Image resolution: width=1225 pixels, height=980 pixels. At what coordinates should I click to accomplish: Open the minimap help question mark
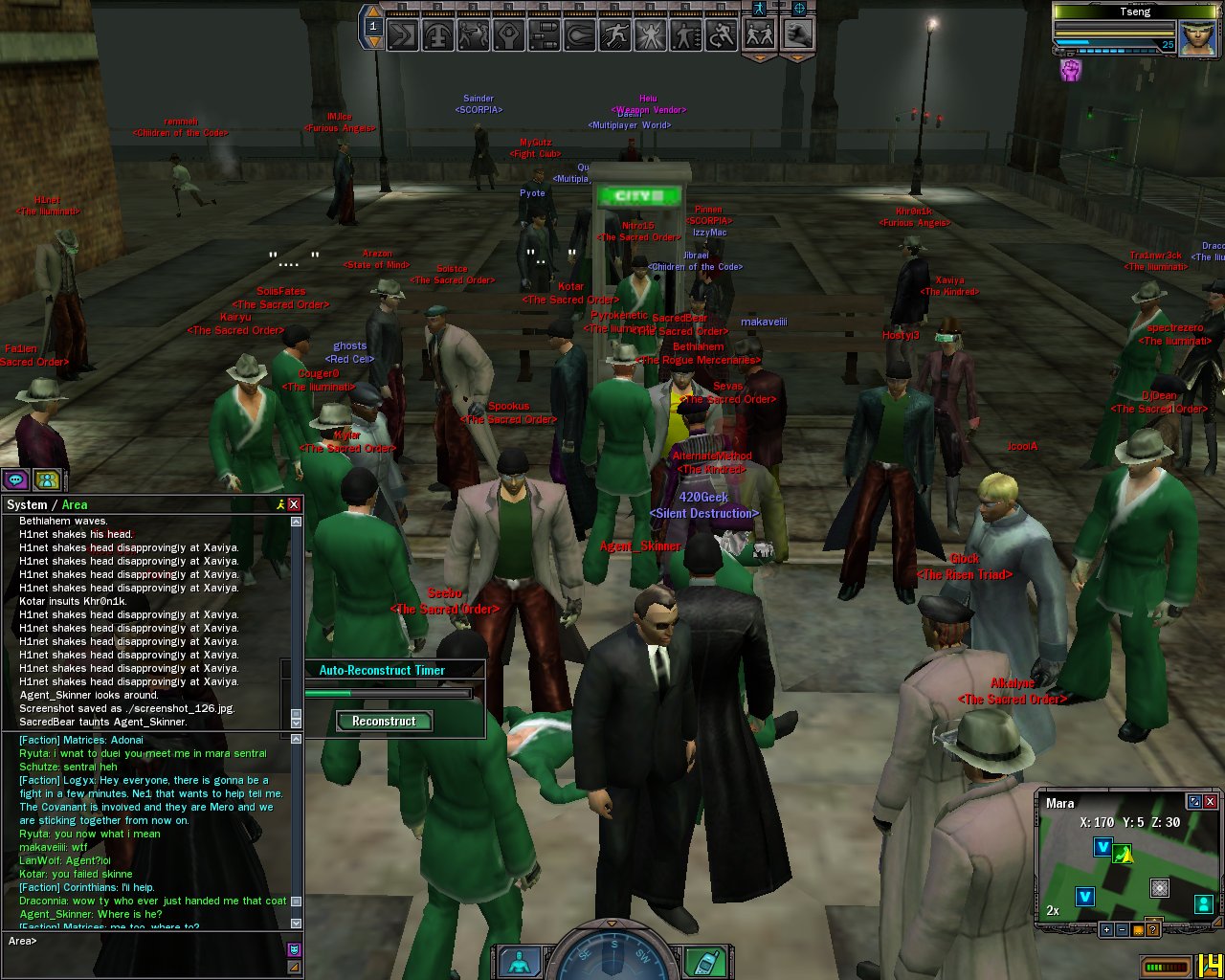pyautogui.click(x=1153, y=929)
